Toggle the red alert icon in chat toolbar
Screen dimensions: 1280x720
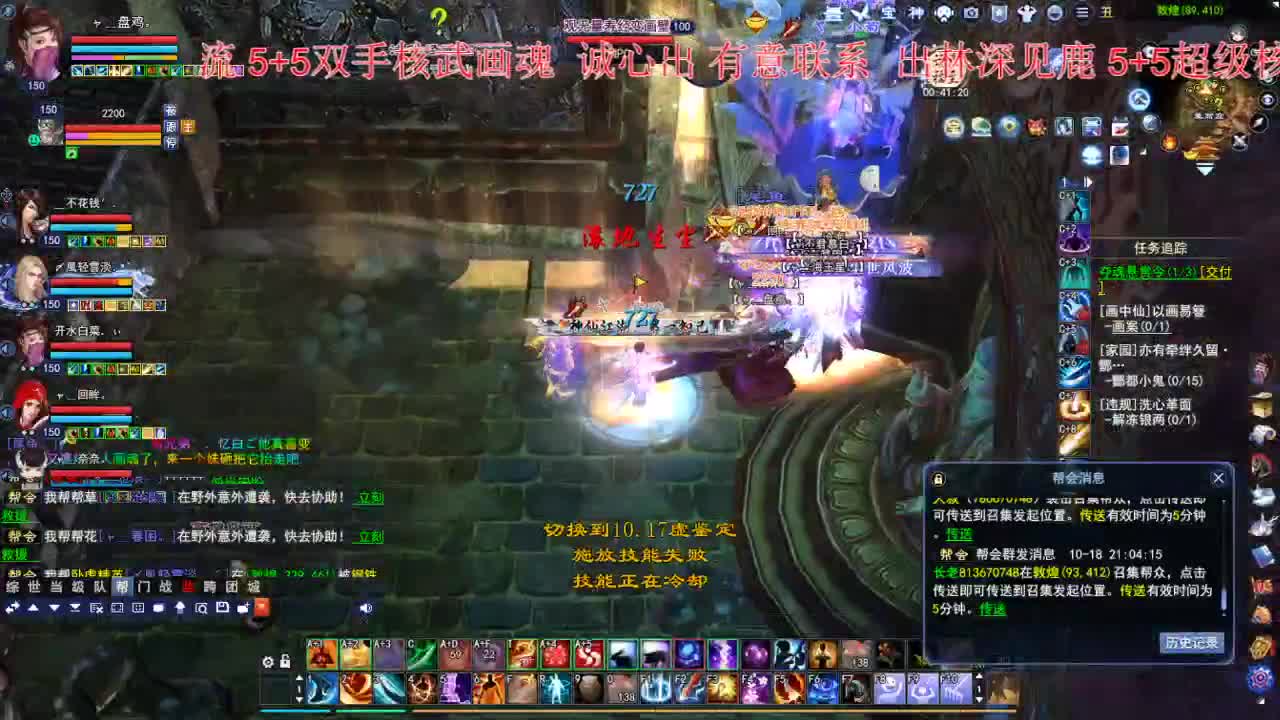262,606
